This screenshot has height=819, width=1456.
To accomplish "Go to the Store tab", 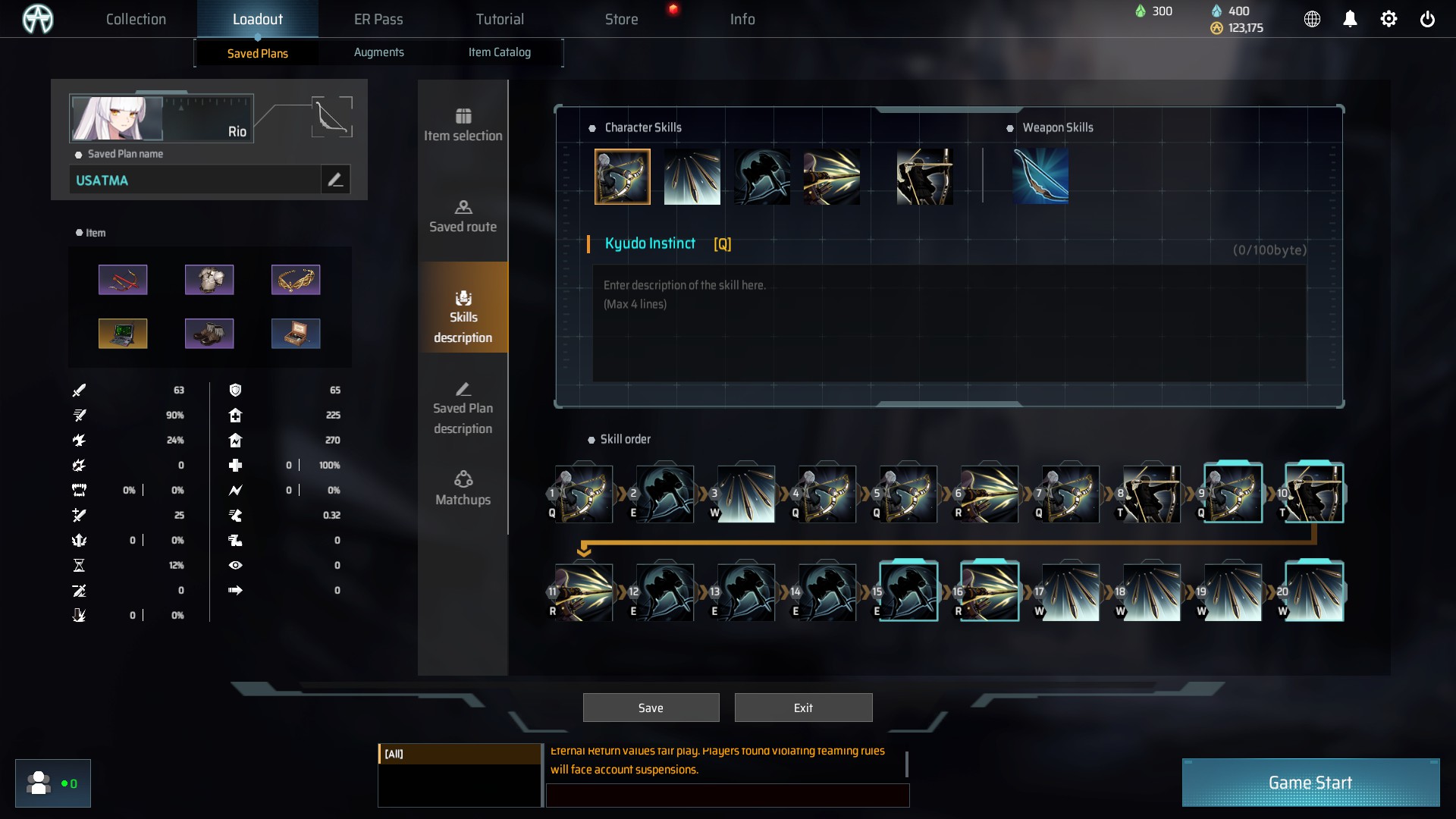I will pyautogui.click(x=621, y=19).
